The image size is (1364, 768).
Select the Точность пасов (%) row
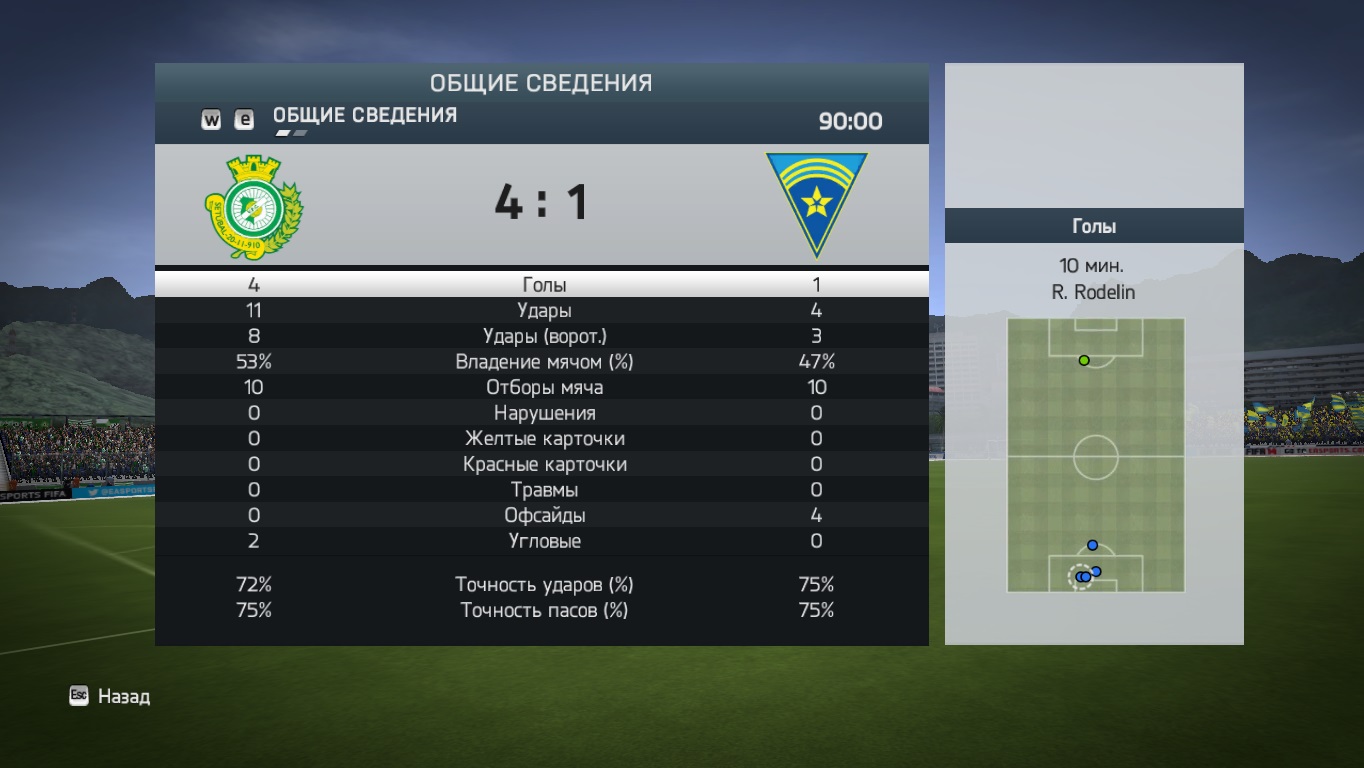pyautogui.click(x=544, y=610)
